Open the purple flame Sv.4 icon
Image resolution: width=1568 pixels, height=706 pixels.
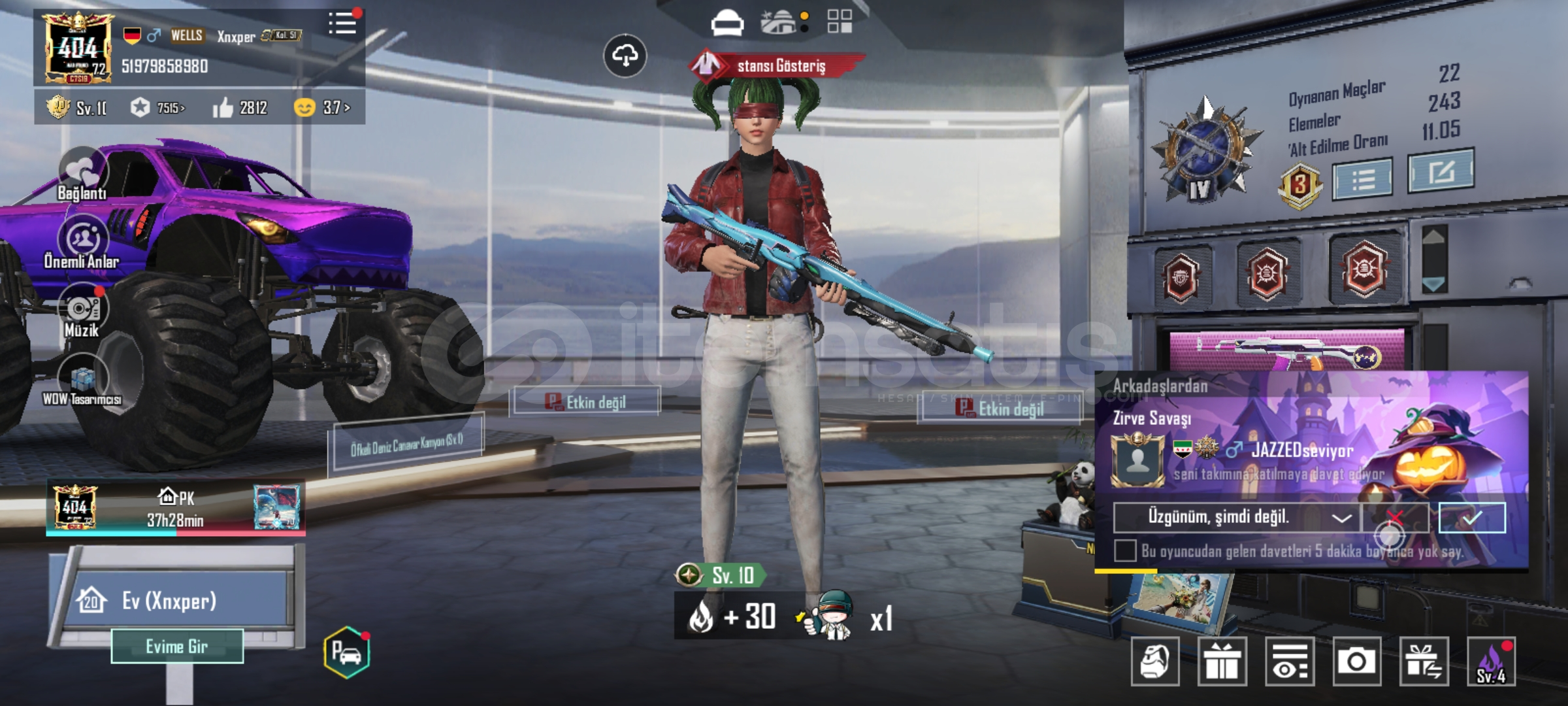click(x=1492, y=662)
